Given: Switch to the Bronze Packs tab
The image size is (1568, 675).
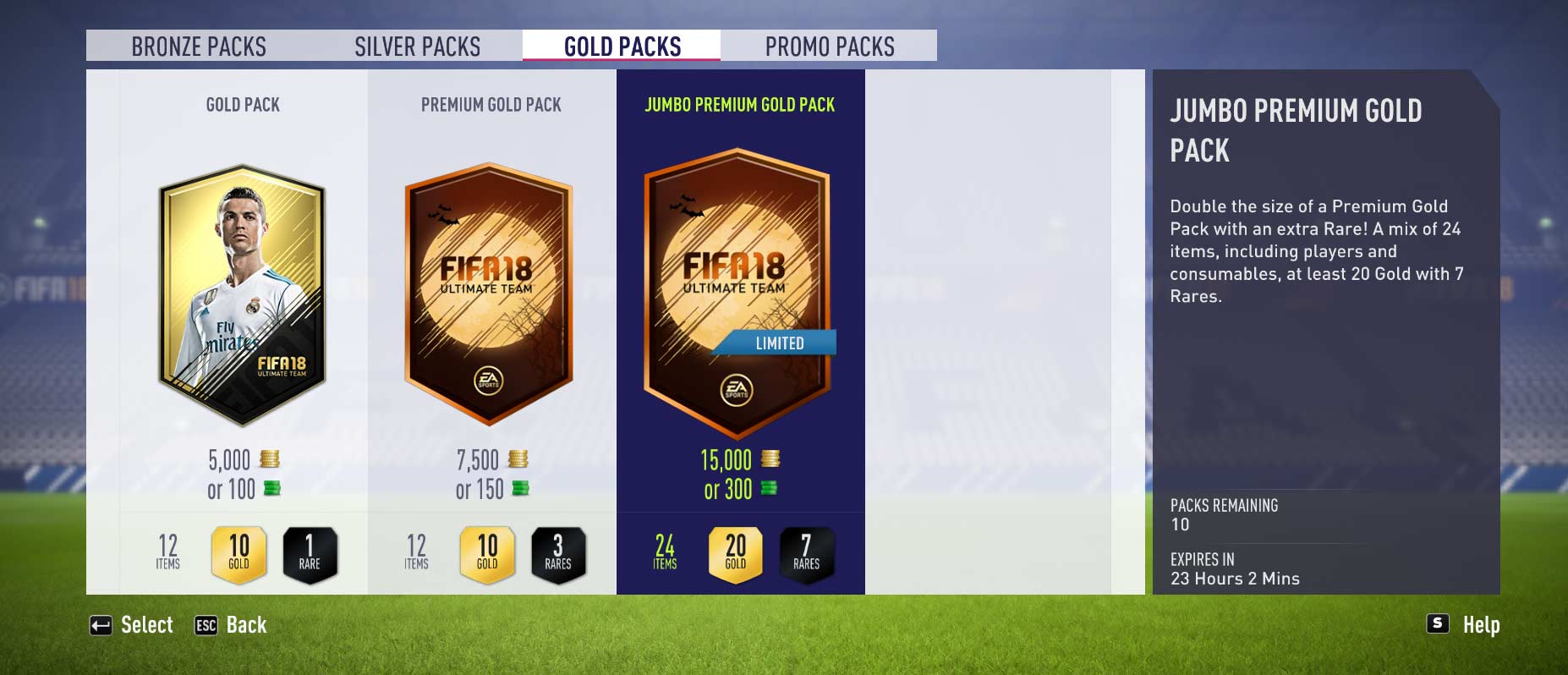Looking at the screenshot, I should 198,47.
